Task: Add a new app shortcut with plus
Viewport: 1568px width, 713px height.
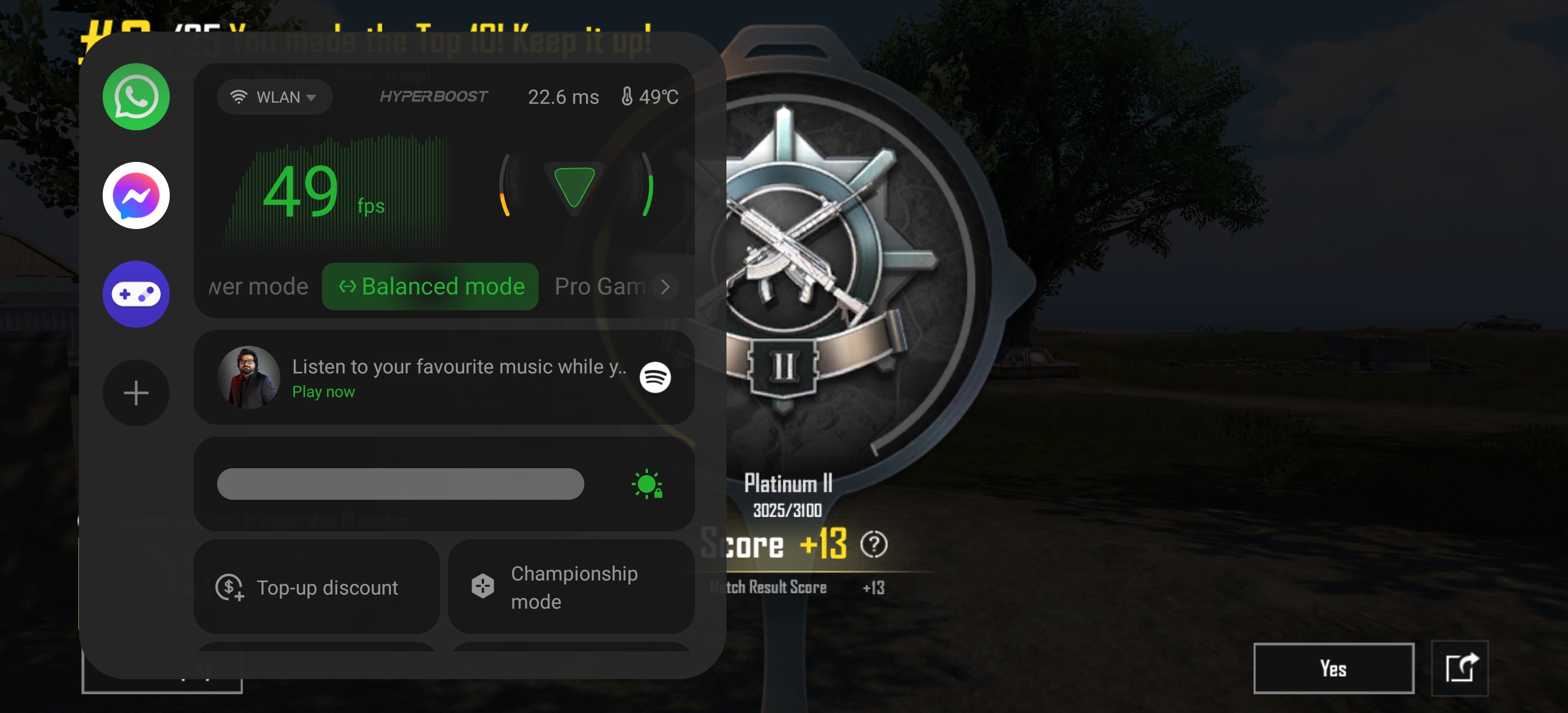Action: (136, 393)
